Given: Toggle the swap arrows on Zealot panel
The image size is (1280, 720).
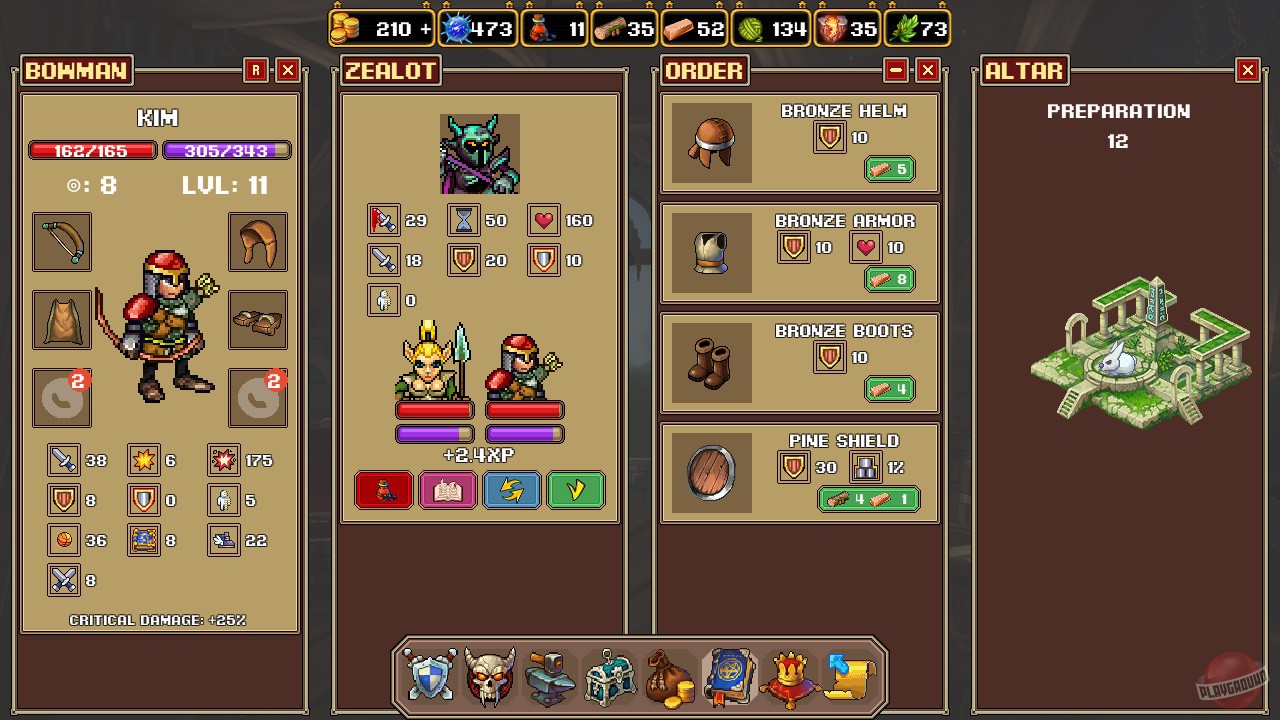Looking at the screenshot, I should 512,489.
